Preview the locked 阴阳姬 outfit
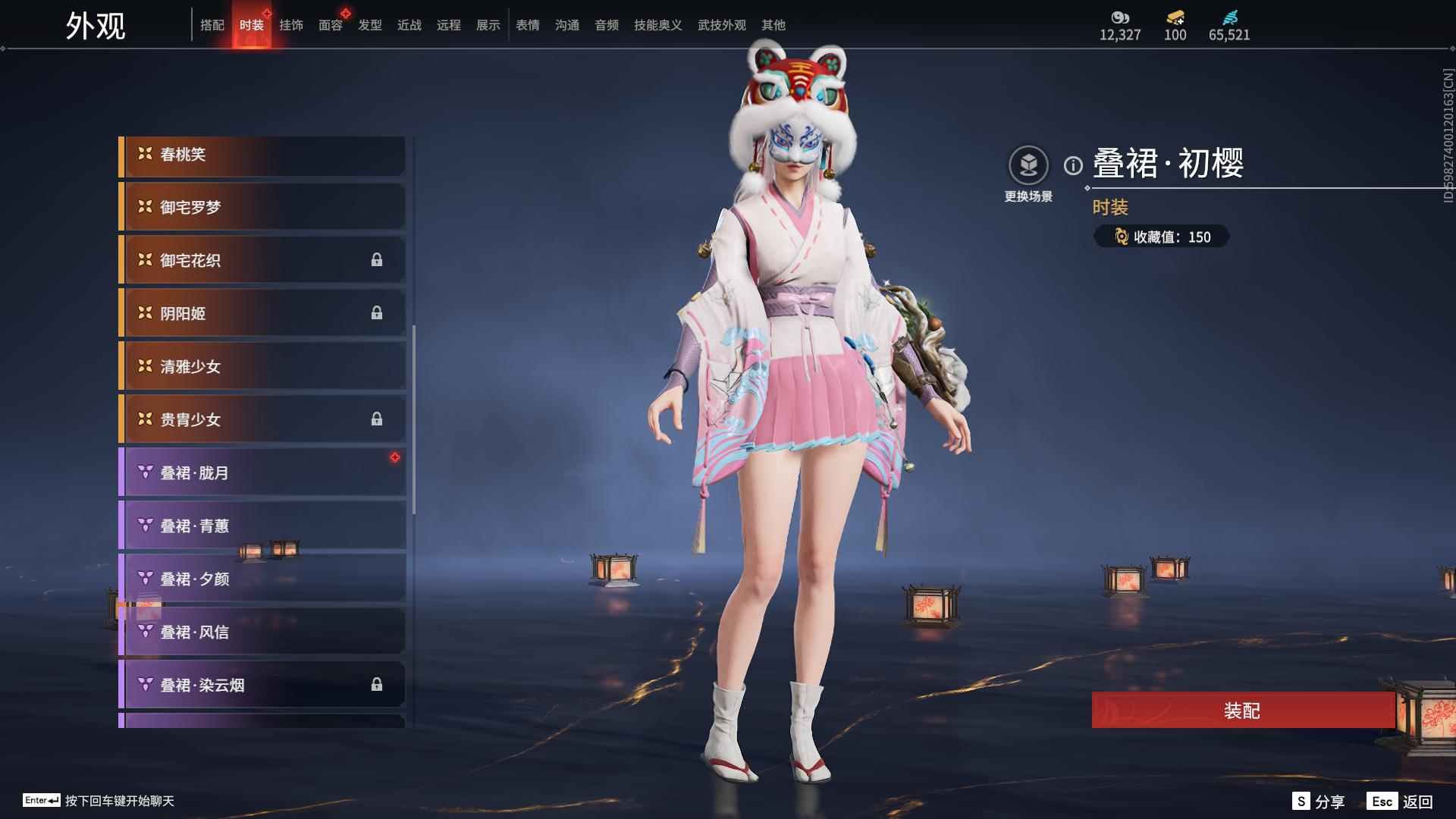 (262, 314)
